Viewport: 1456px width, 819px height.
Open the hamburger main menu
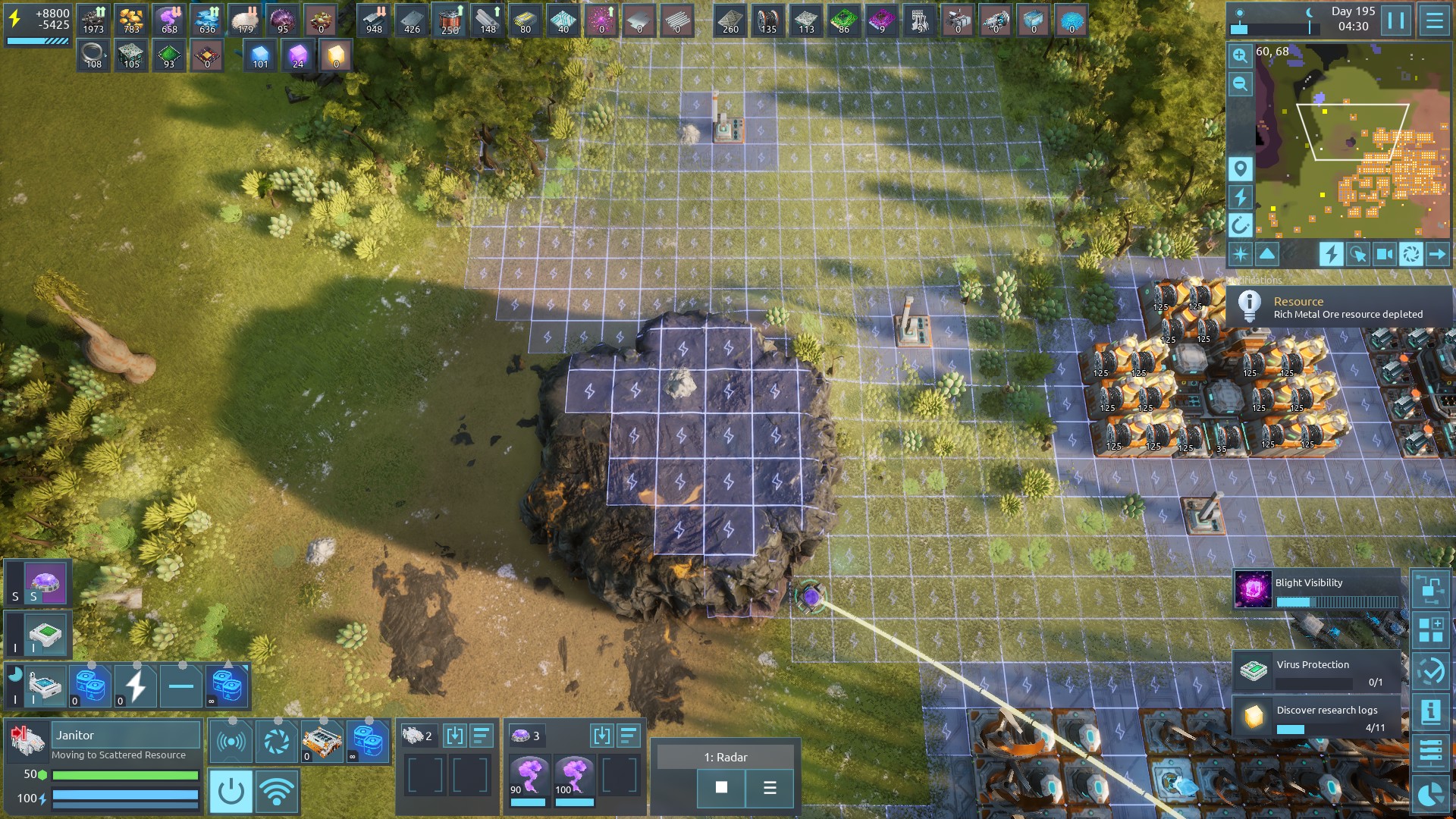(x=1434, y=20)
